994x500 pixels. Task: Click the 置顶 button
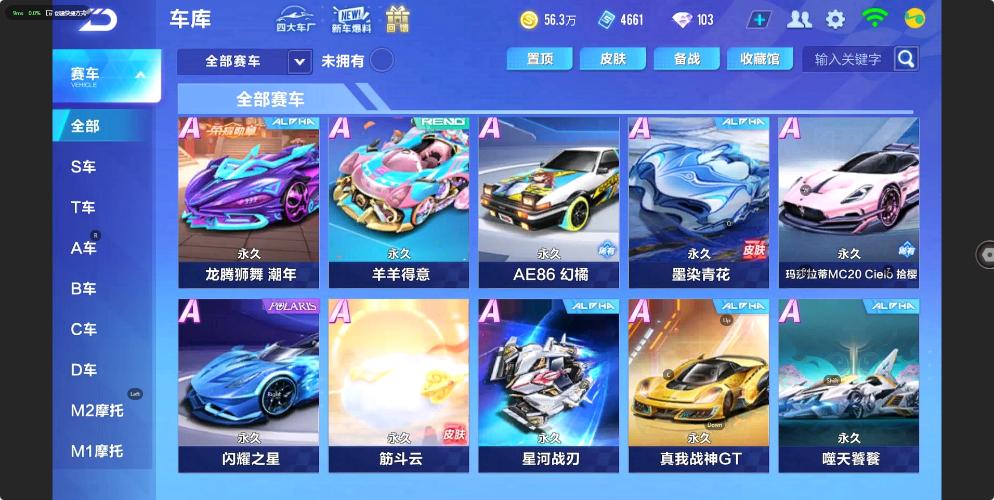(539, 59)
